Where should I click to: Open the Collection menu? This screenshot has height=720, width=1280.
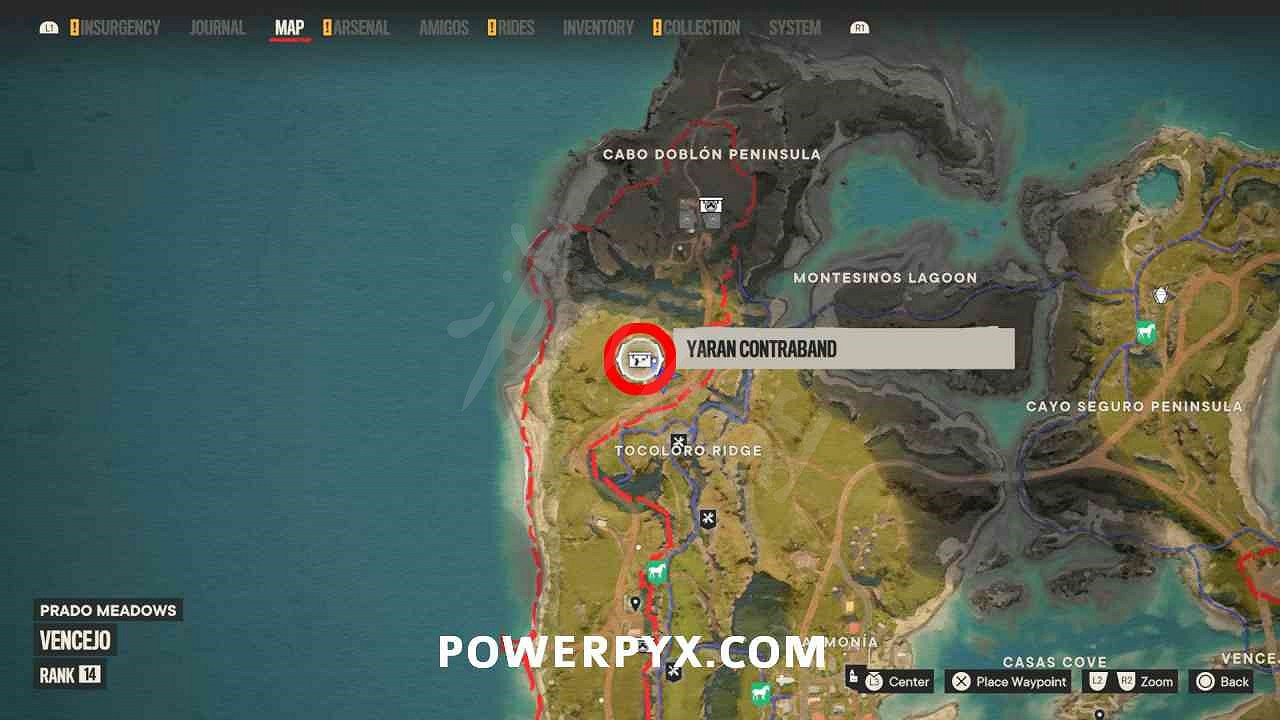pyautogui.click(x=702, y=28)
